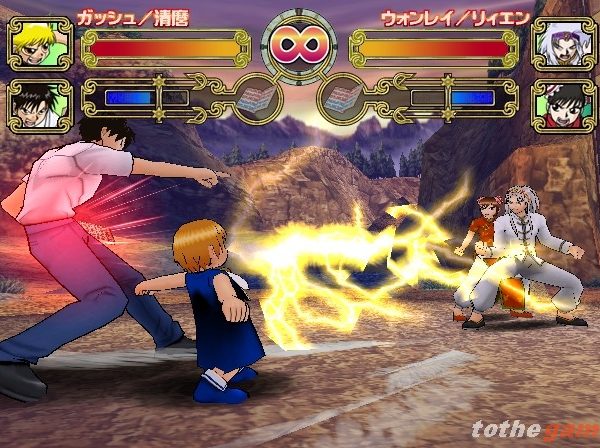Choose the white-haired Wonrei portrait
The width and height of the screenshot is (600, 448).
point(560,44)
